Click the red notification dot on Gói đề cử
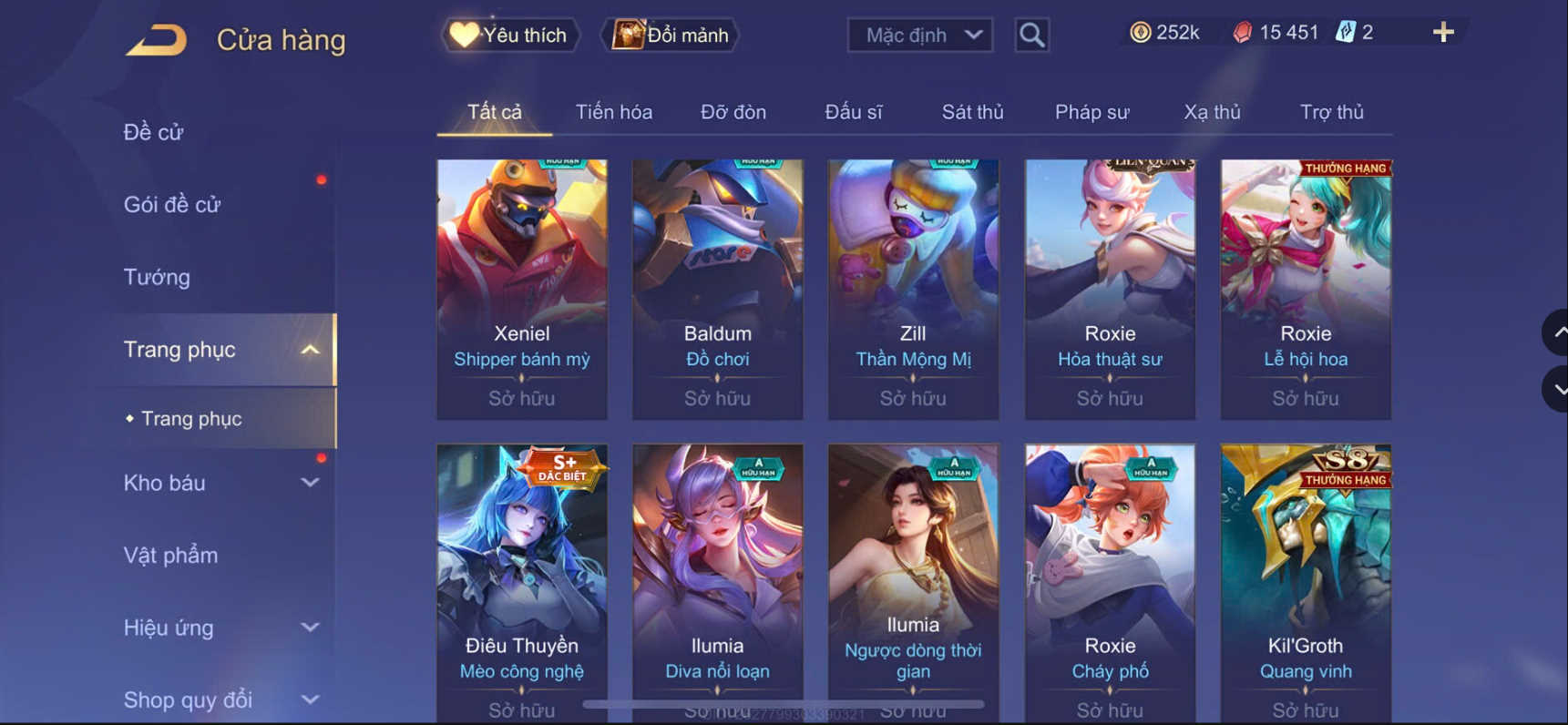 pyautogui.click(x=323, y=180)
